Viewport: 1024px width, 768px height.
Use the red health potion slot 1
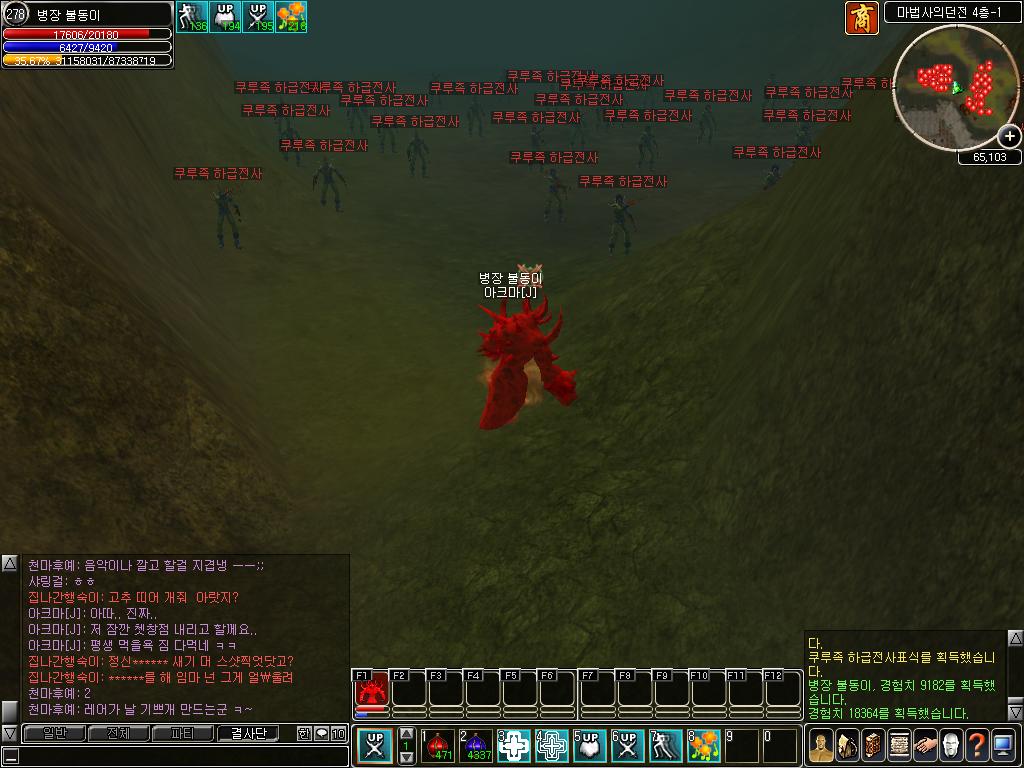(x=438, y=746)
